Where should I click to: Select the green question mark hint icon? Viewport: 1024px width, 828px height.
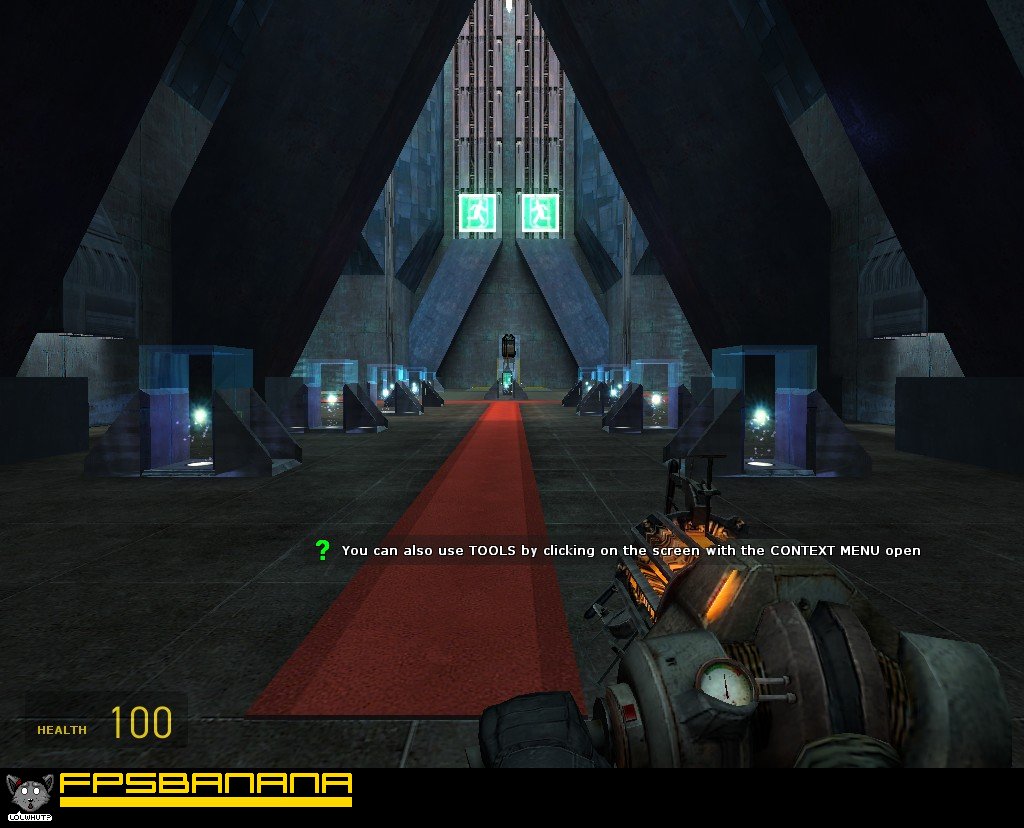[x=322, y=550]
